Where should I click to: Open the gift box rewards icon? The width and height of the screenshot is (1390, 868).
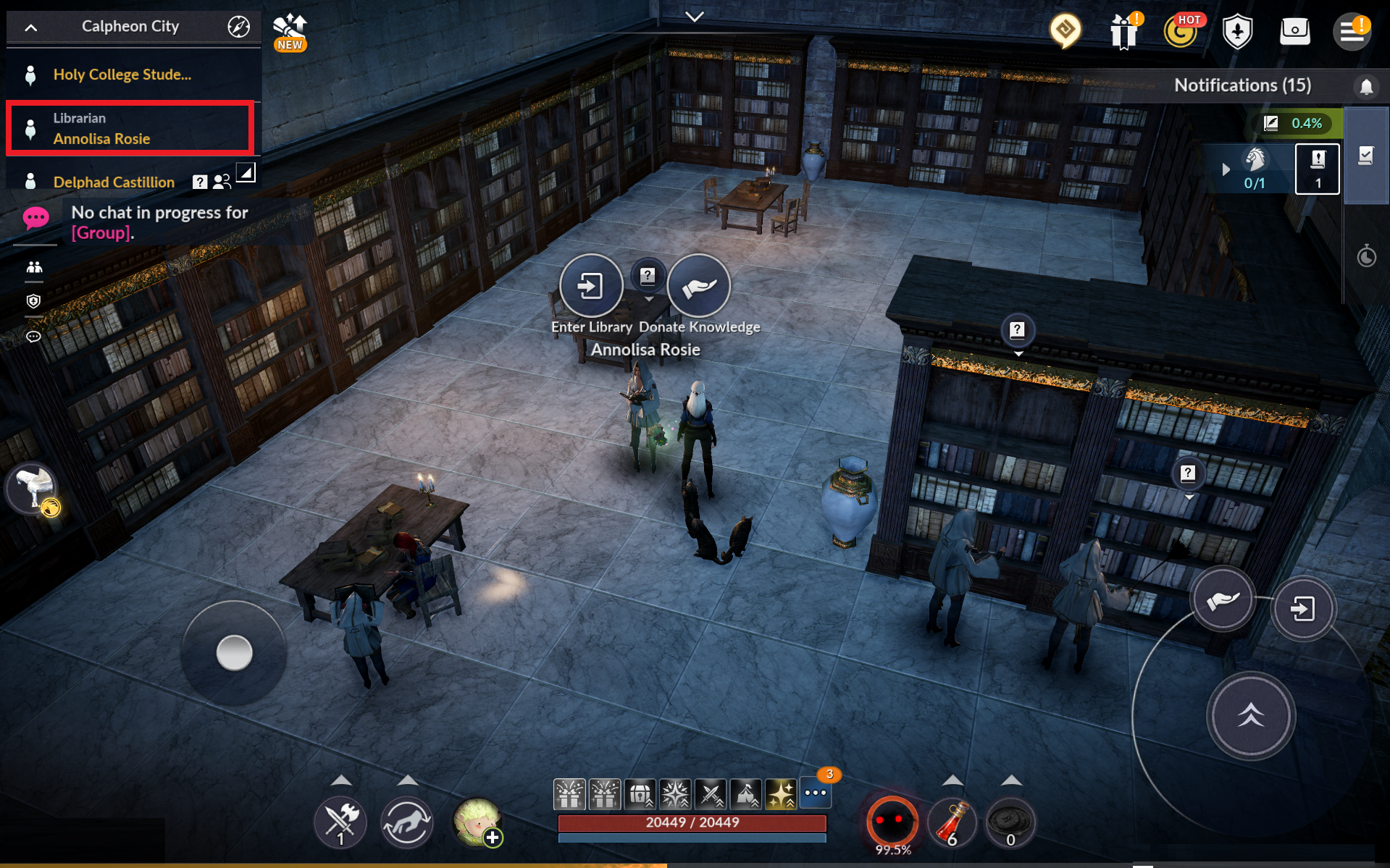(x=1123, y=32)
